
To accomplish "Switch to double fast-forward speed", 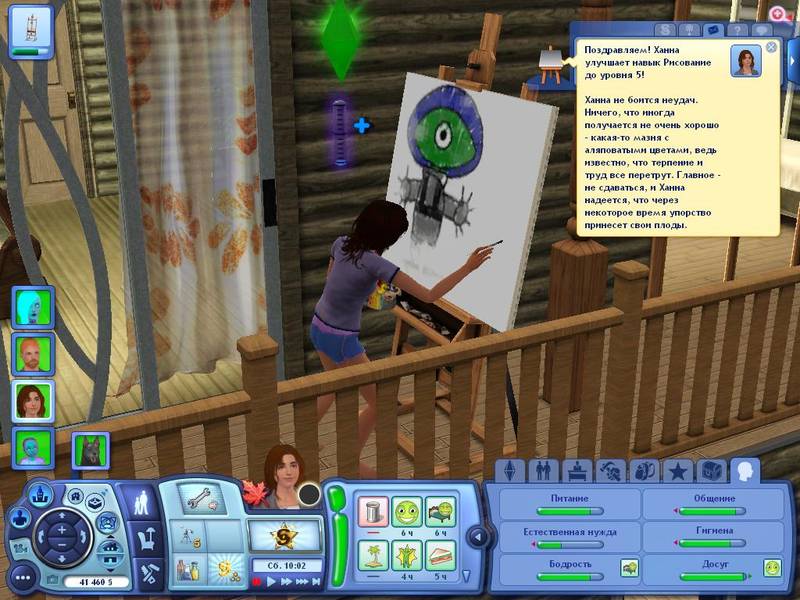I will click(300, 581).
